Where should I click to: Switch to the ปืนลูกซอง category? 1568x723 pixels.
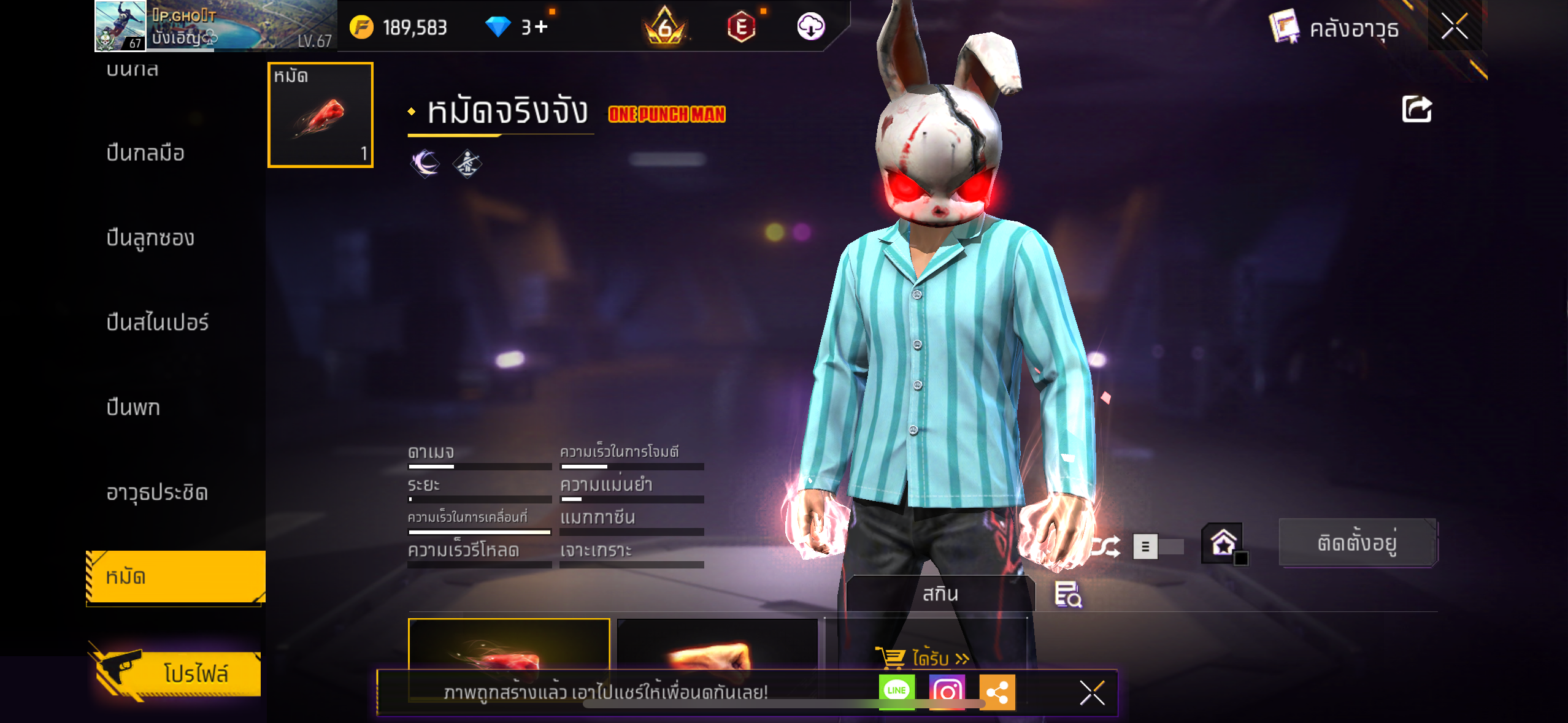[150, 237]
